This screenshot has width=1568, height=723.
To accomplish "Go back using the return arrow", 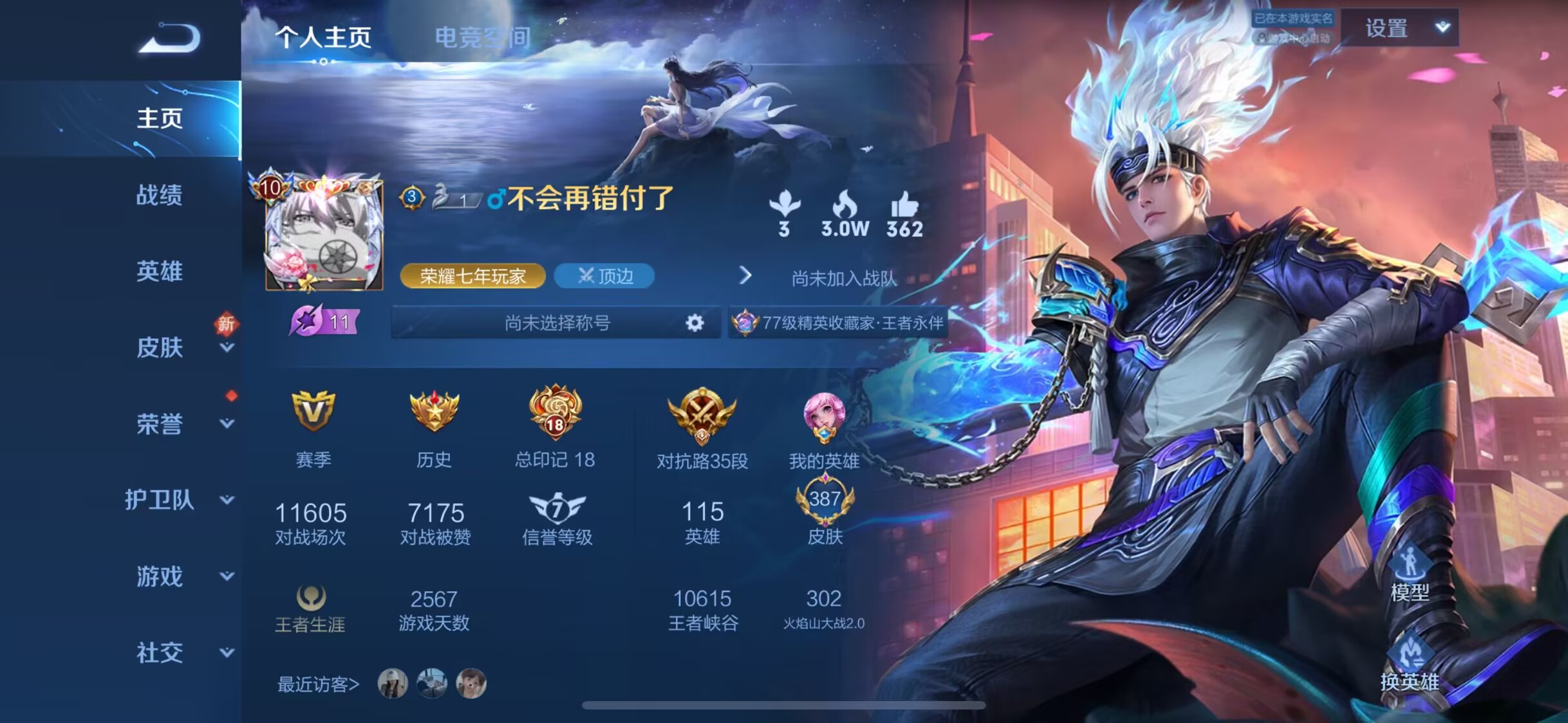I will point(170,39).
